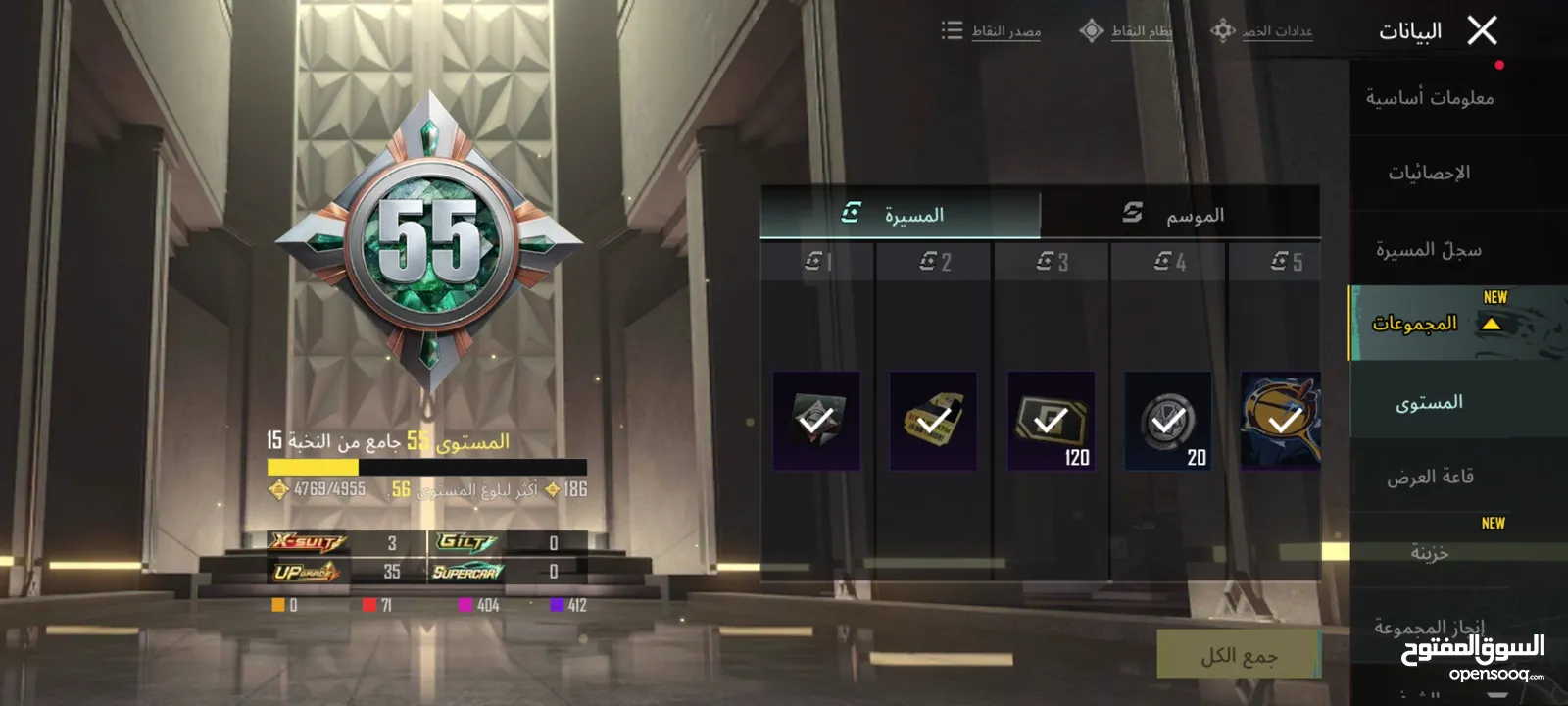Open سجل المسيرة career record section
The image size is (1568, 706).
coord(1429,250)
